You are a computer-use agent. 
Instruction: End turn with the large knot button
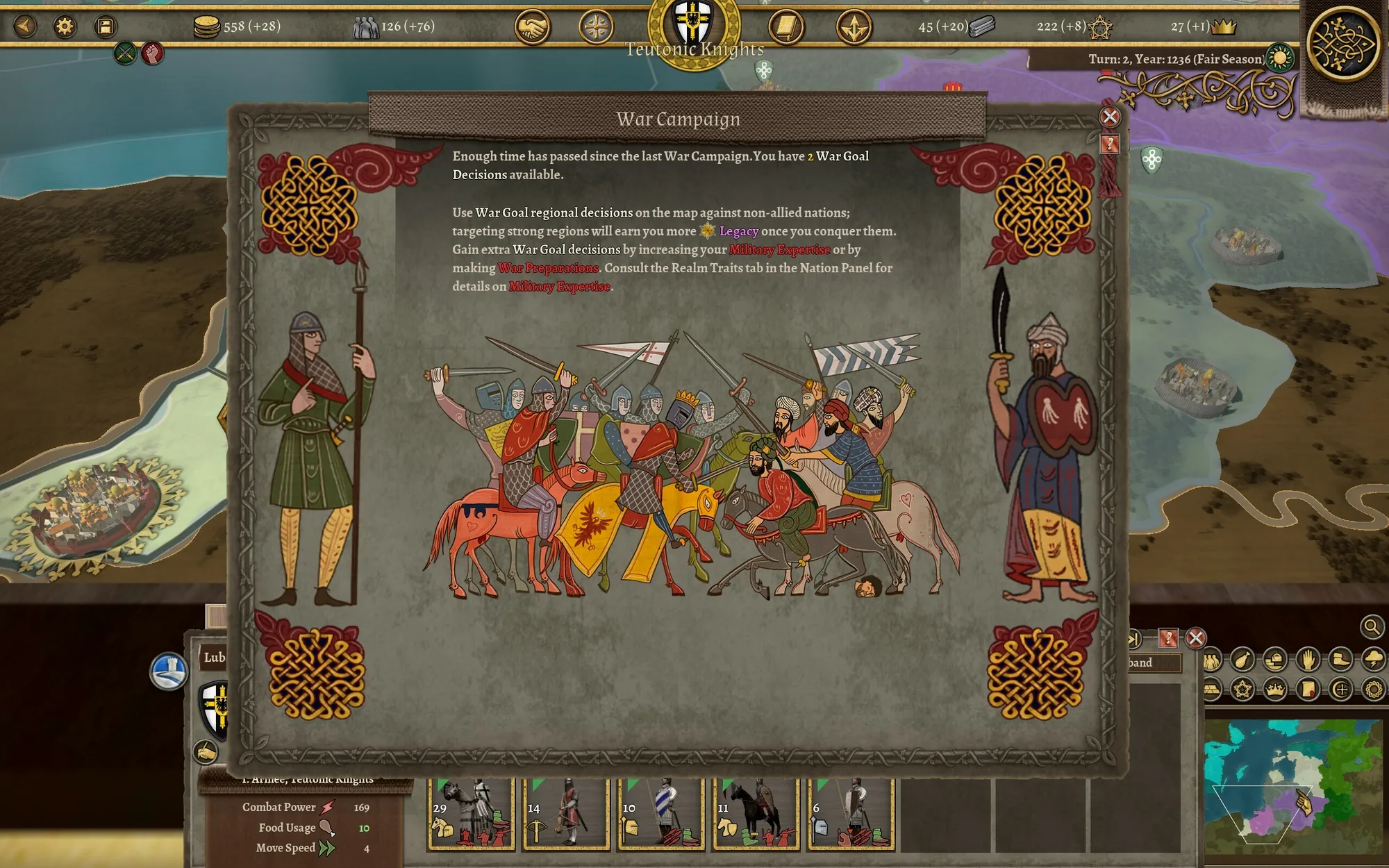coord(1342,43)
